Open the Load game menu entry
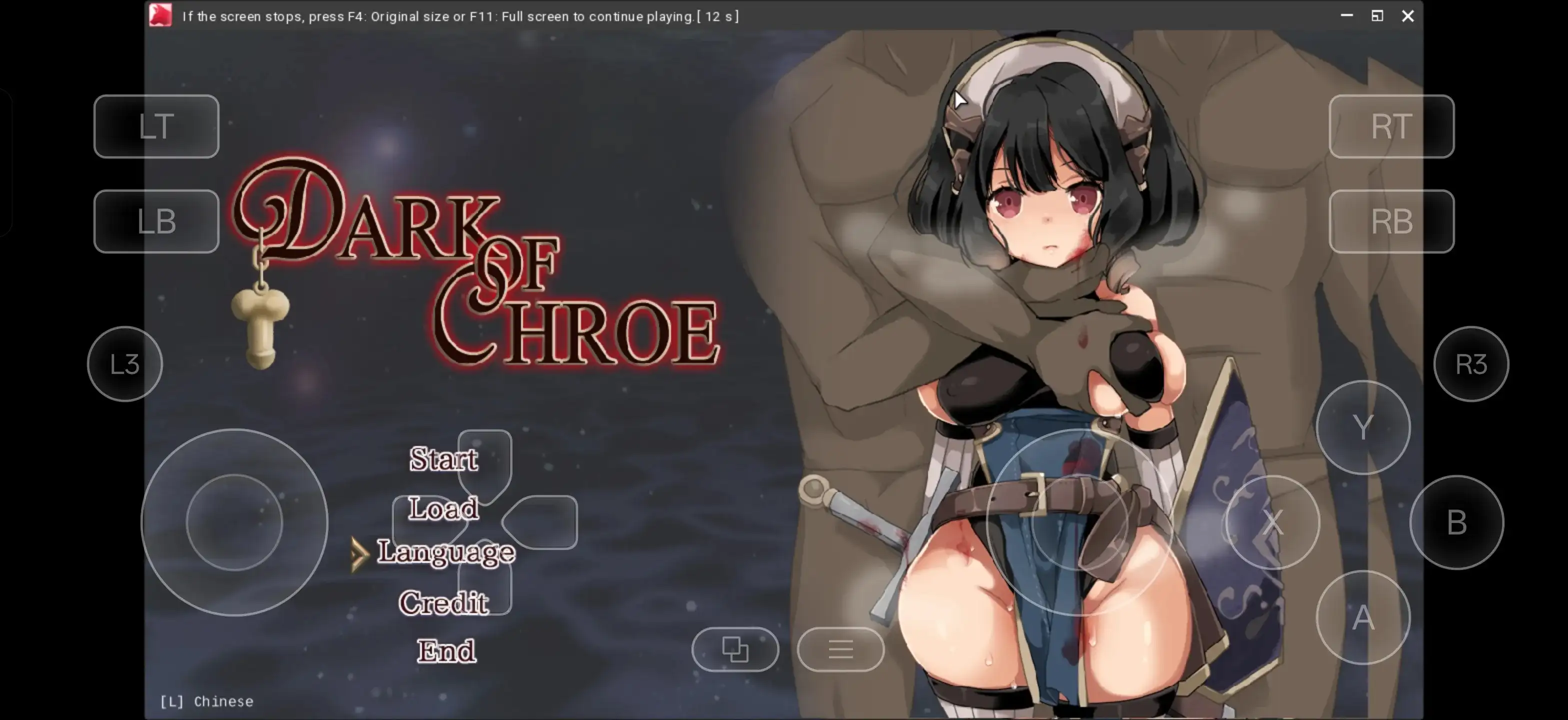 [x=443, y=508]
